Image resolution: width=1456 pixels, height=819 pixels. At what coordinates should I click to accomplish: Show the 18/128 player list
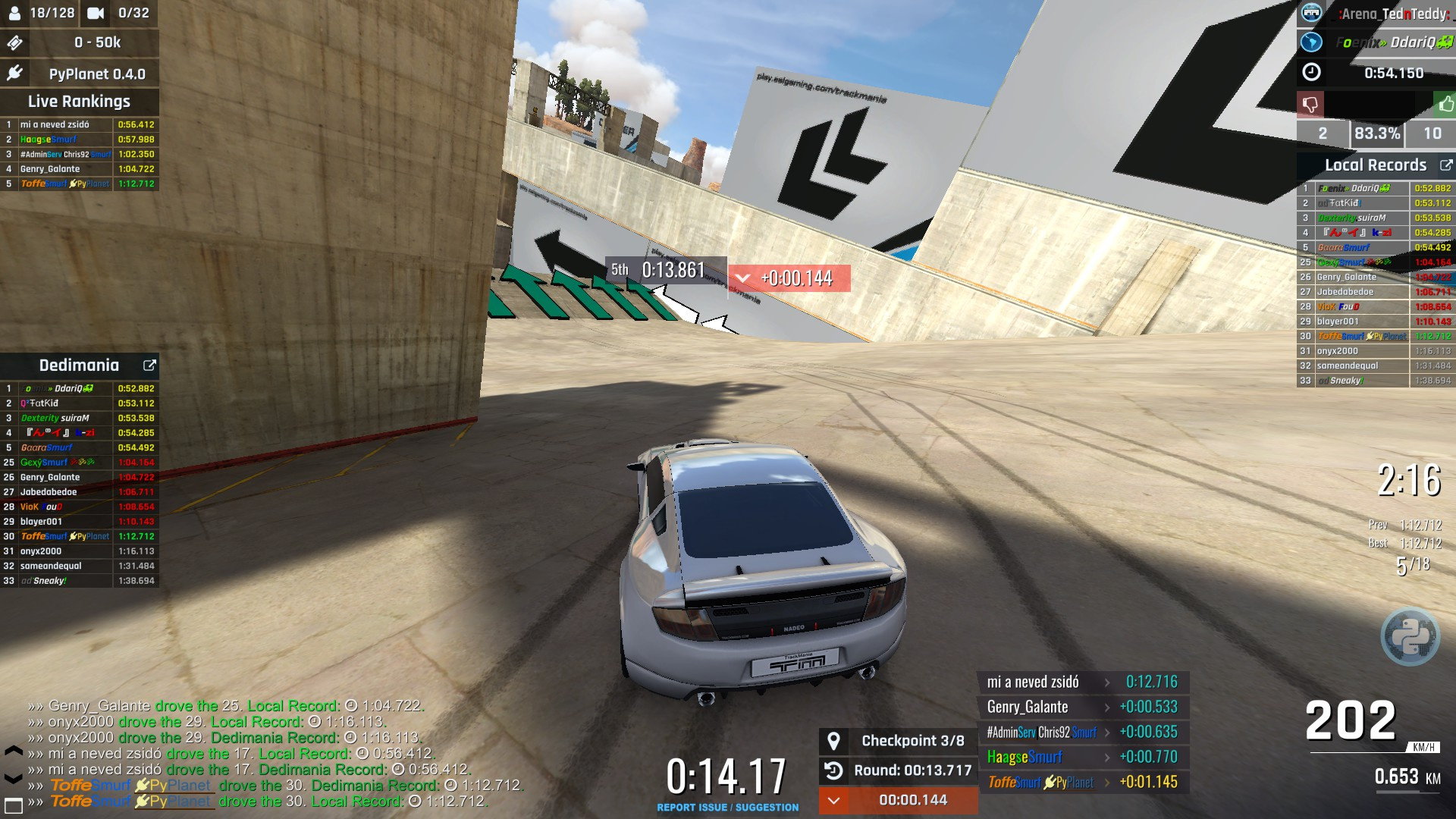(42, 13)
